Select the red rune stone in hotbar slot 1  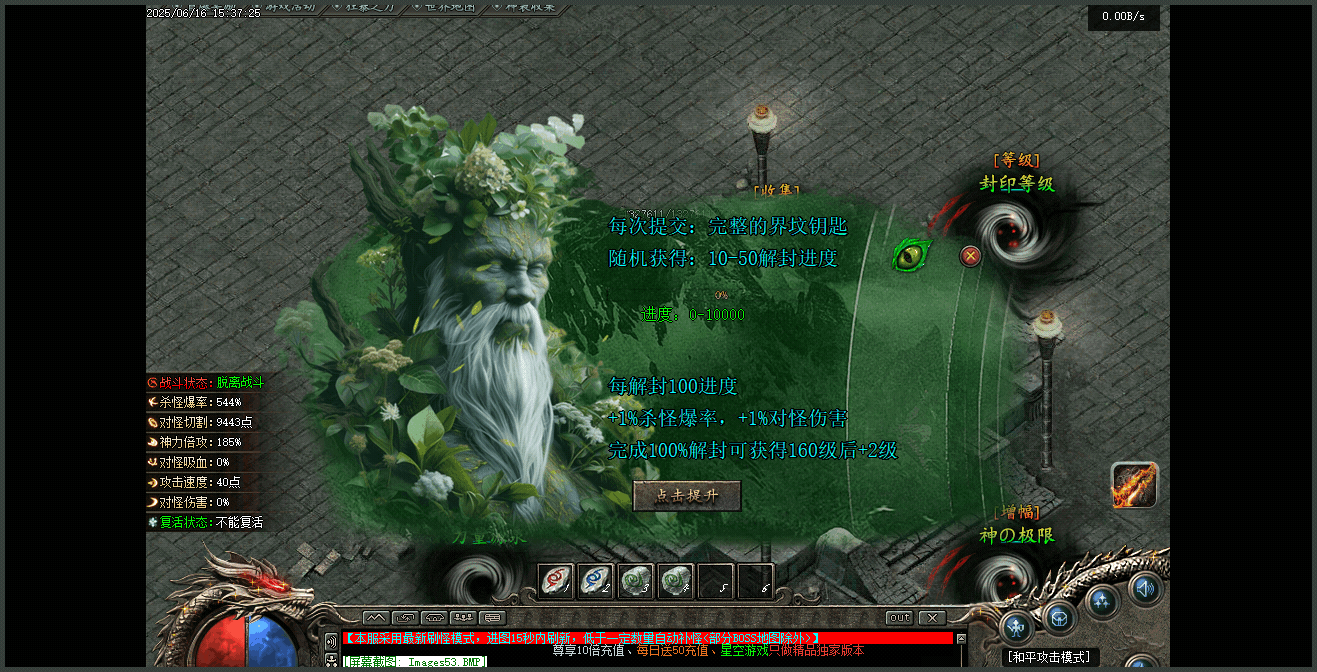tap(556, 581)
